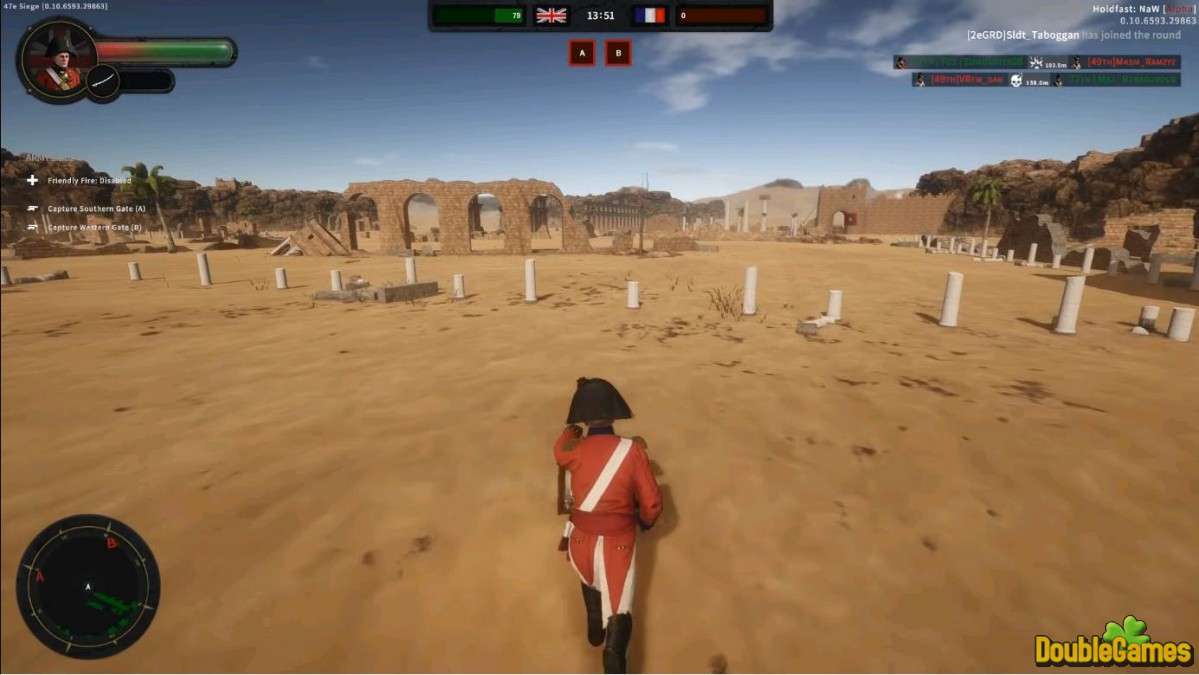This screenshot has width=1199, height=675.
Task: Click the Friendly Fire status entry
Action: pyautogui.click(x=85, y=181)
